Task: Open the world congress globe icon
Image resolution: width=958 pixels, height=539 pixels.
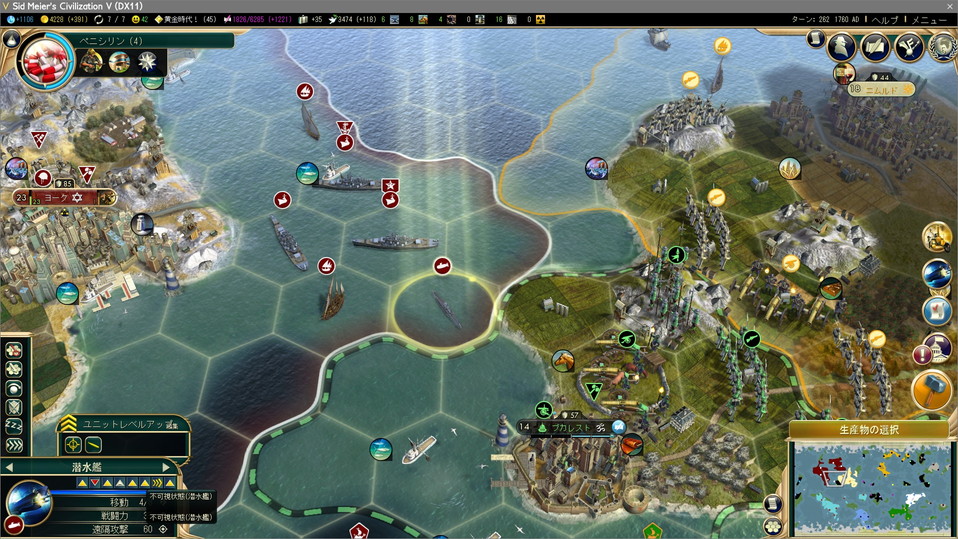Action: click(x=940, y=47)
